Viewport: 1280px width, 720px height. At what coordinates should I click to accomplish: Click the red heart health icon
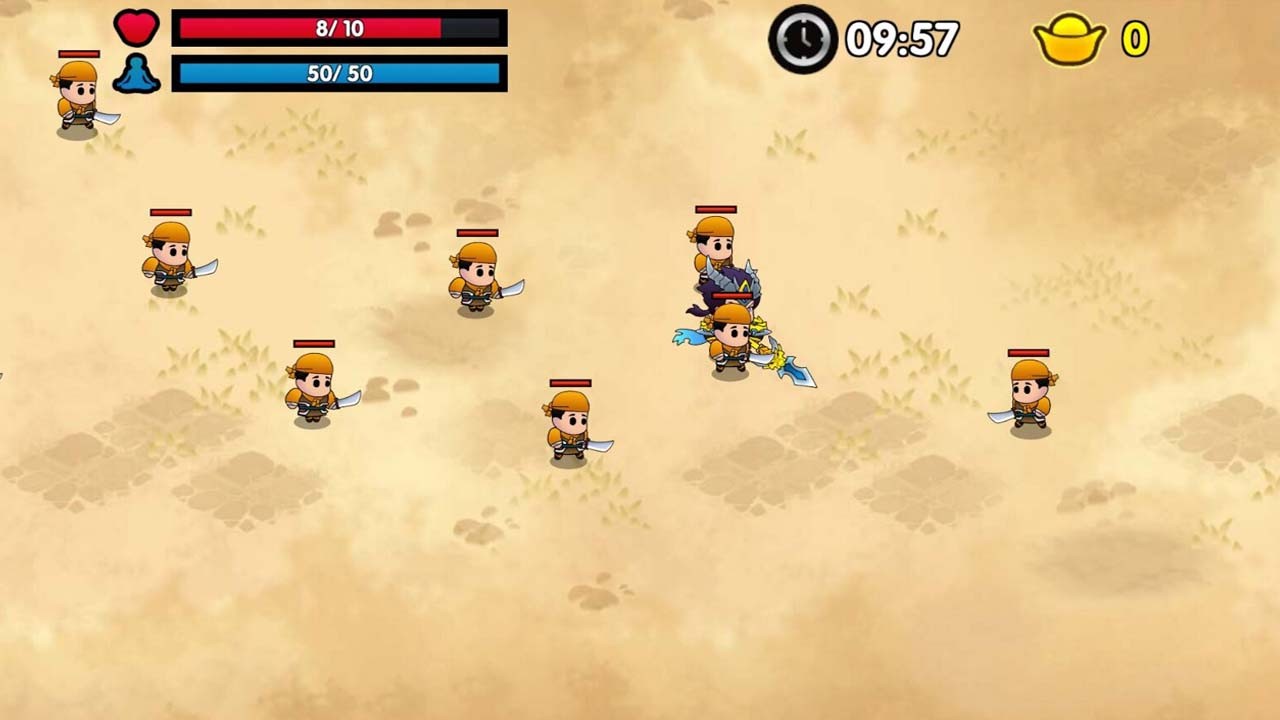(x=137, y=27)
